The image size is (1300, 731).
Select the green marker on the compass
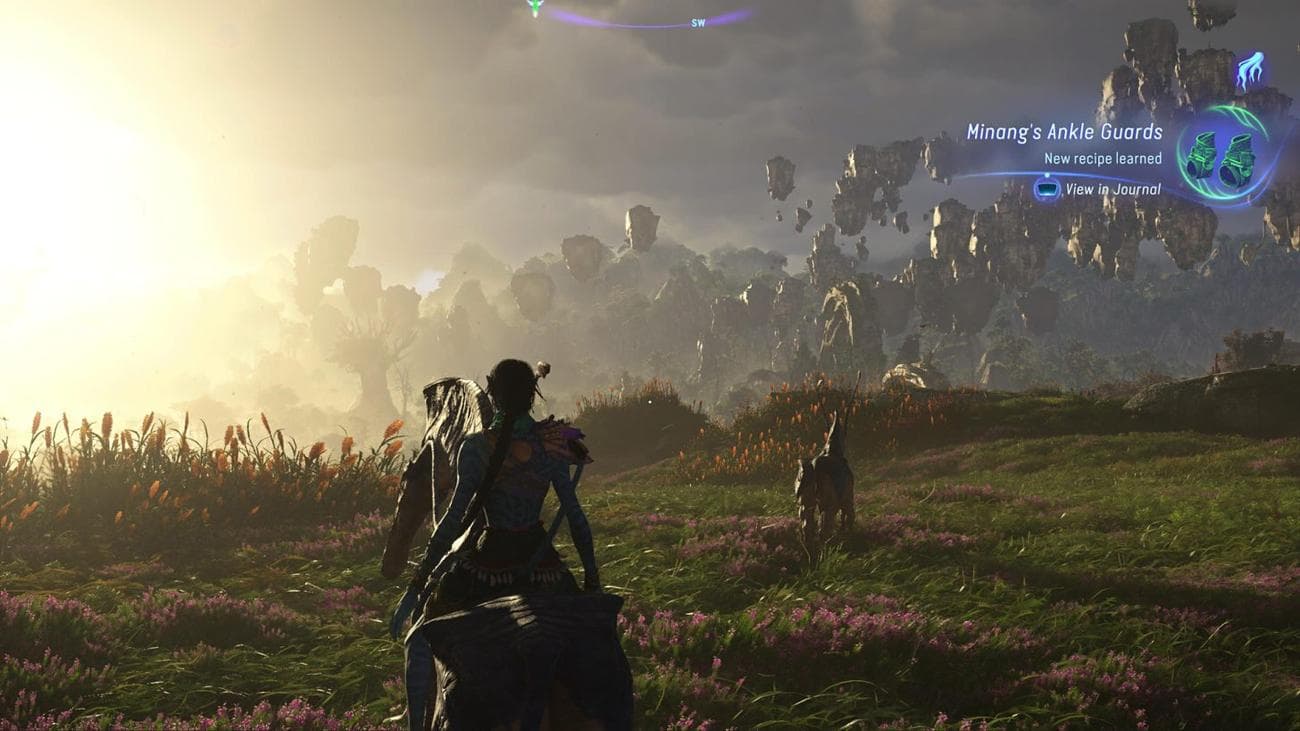[x=535, y=7]
